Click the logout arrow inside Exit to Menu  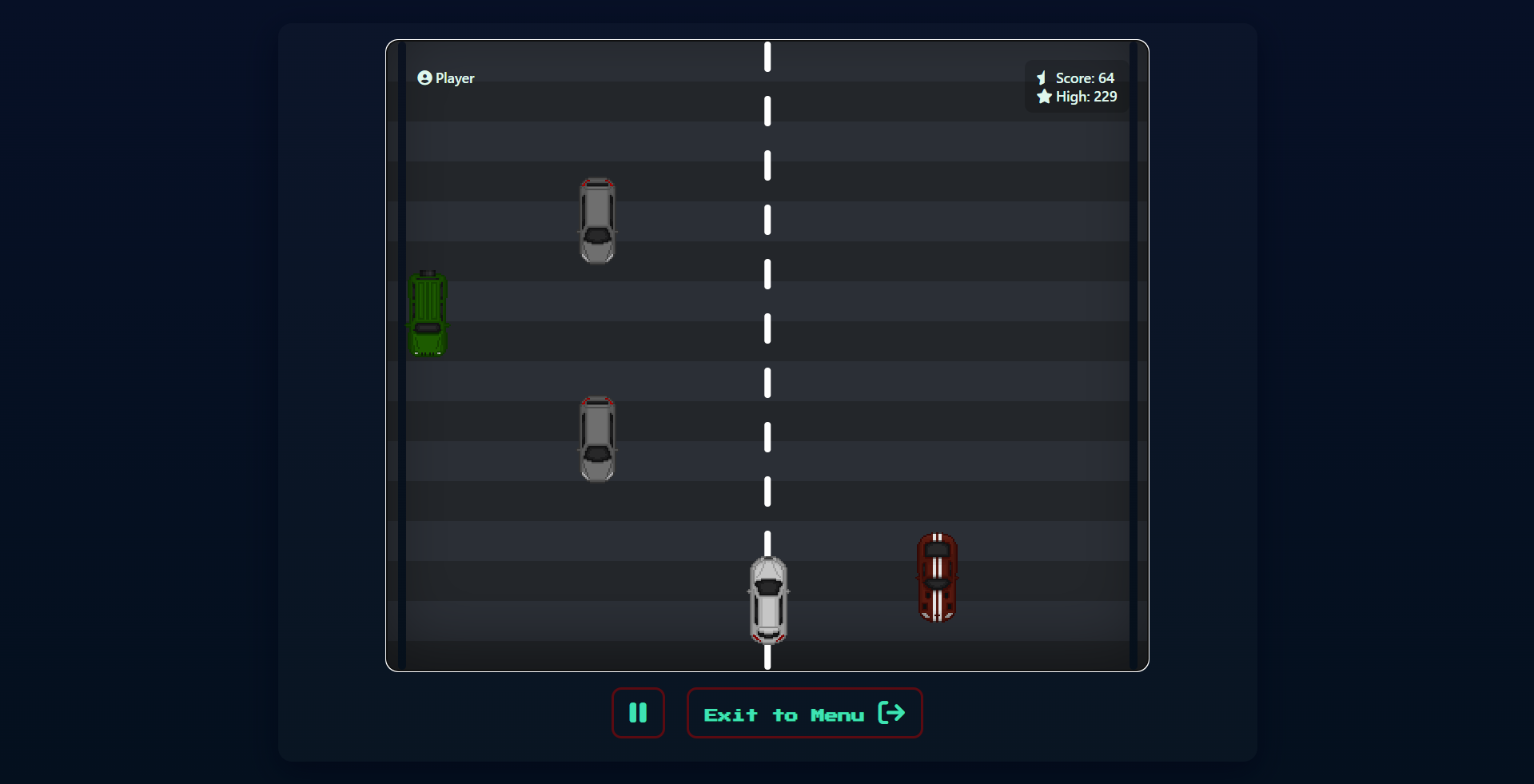893,714
